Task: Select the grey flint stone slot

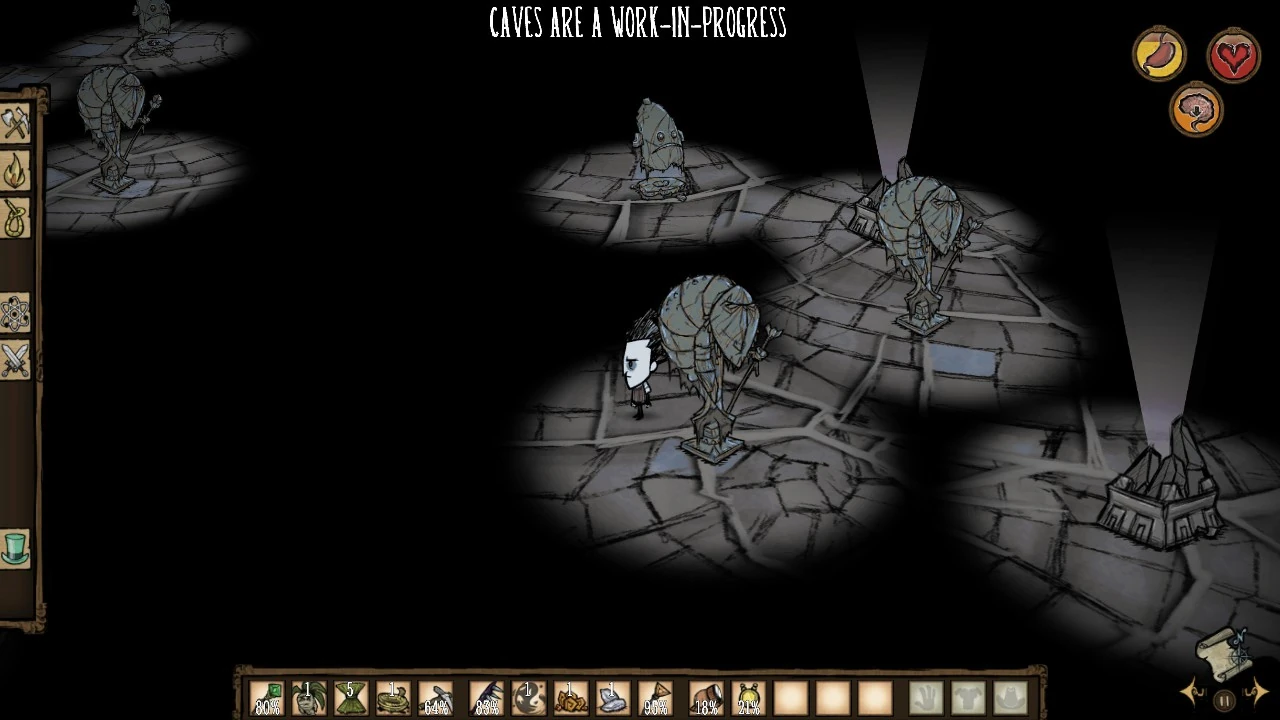Action: (612, 698)
